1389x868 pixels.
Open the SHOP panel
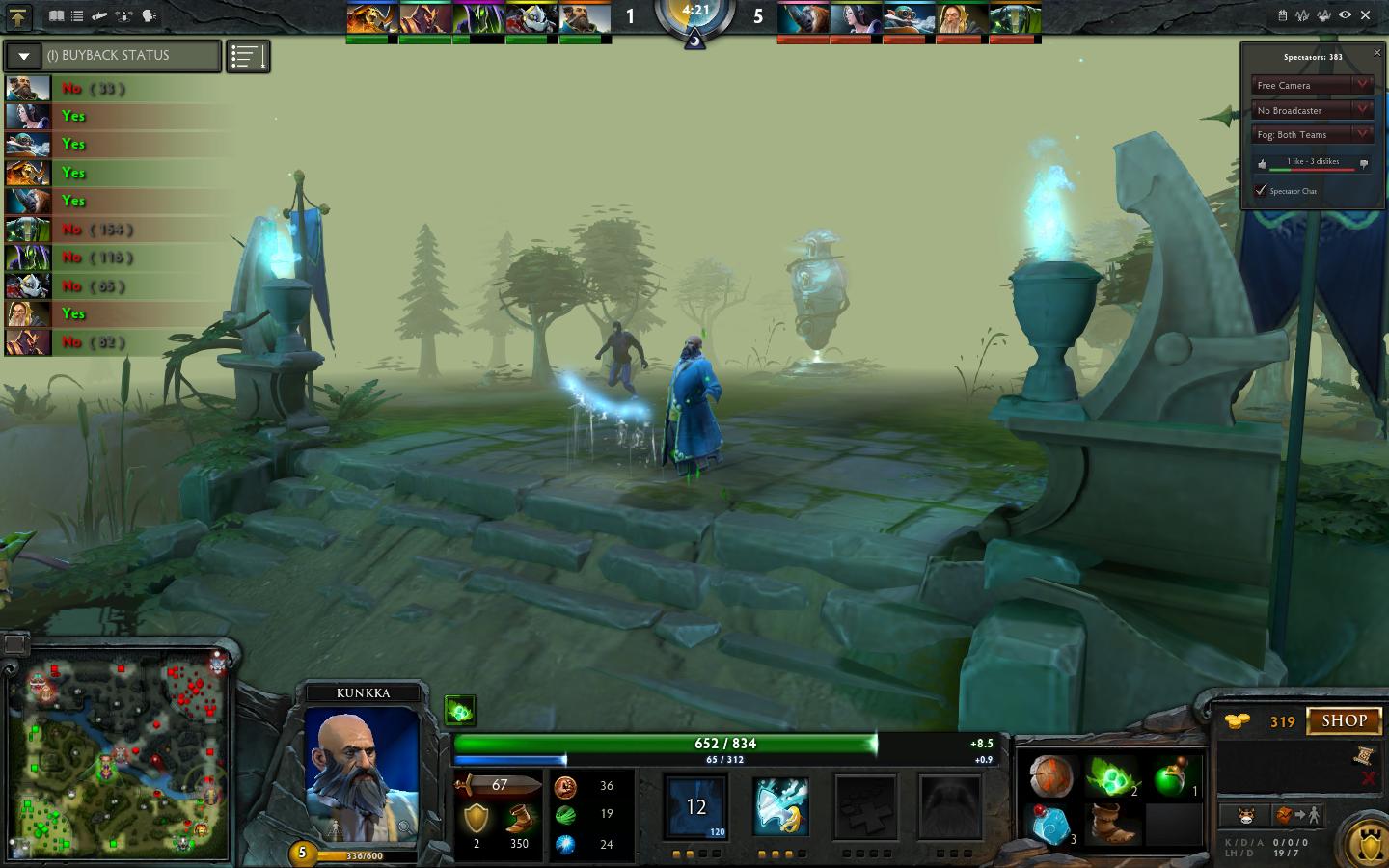click(1345, 720)
